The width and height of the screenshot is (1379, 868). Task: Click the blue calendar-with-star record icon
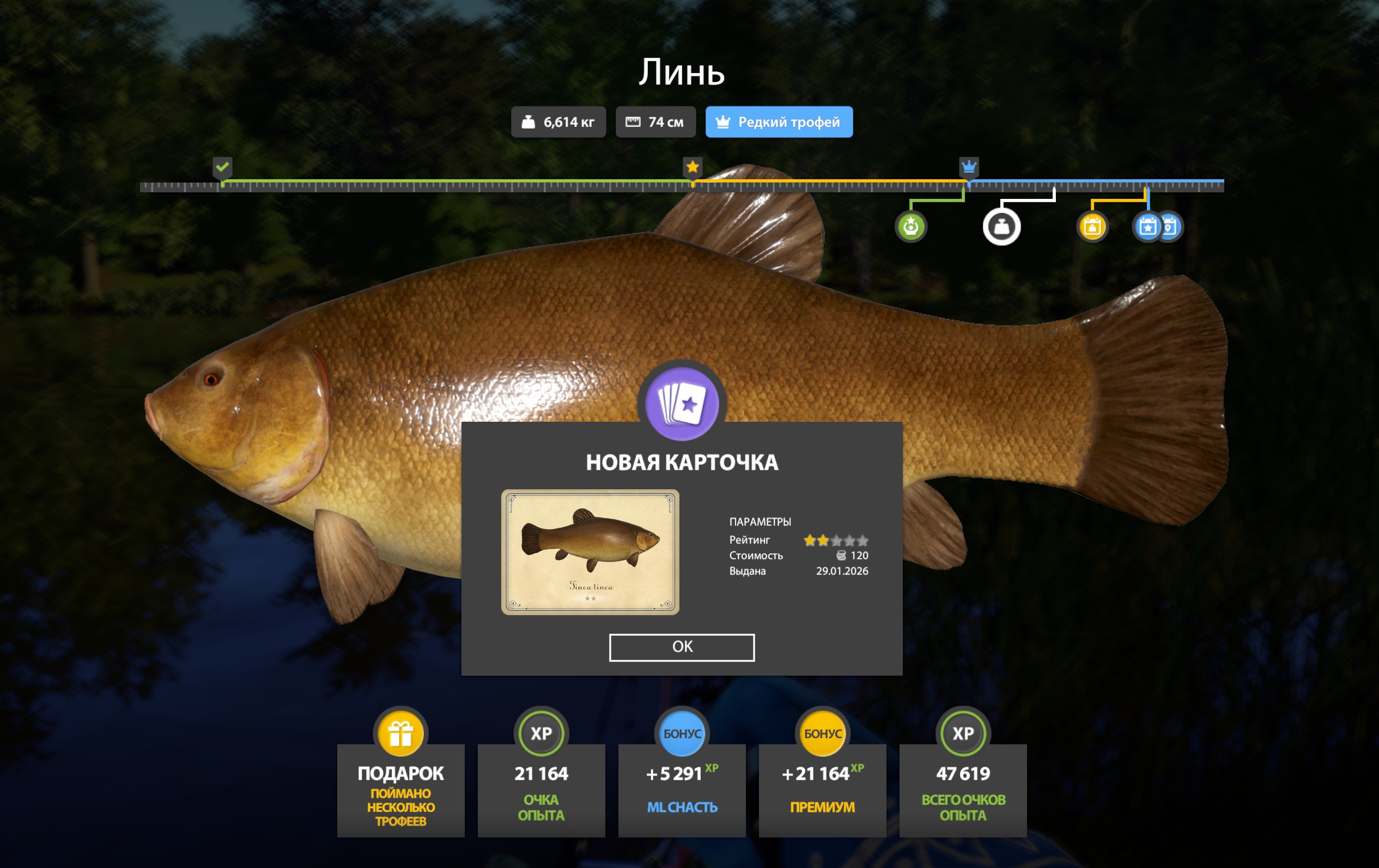[x=1146, y=227]
